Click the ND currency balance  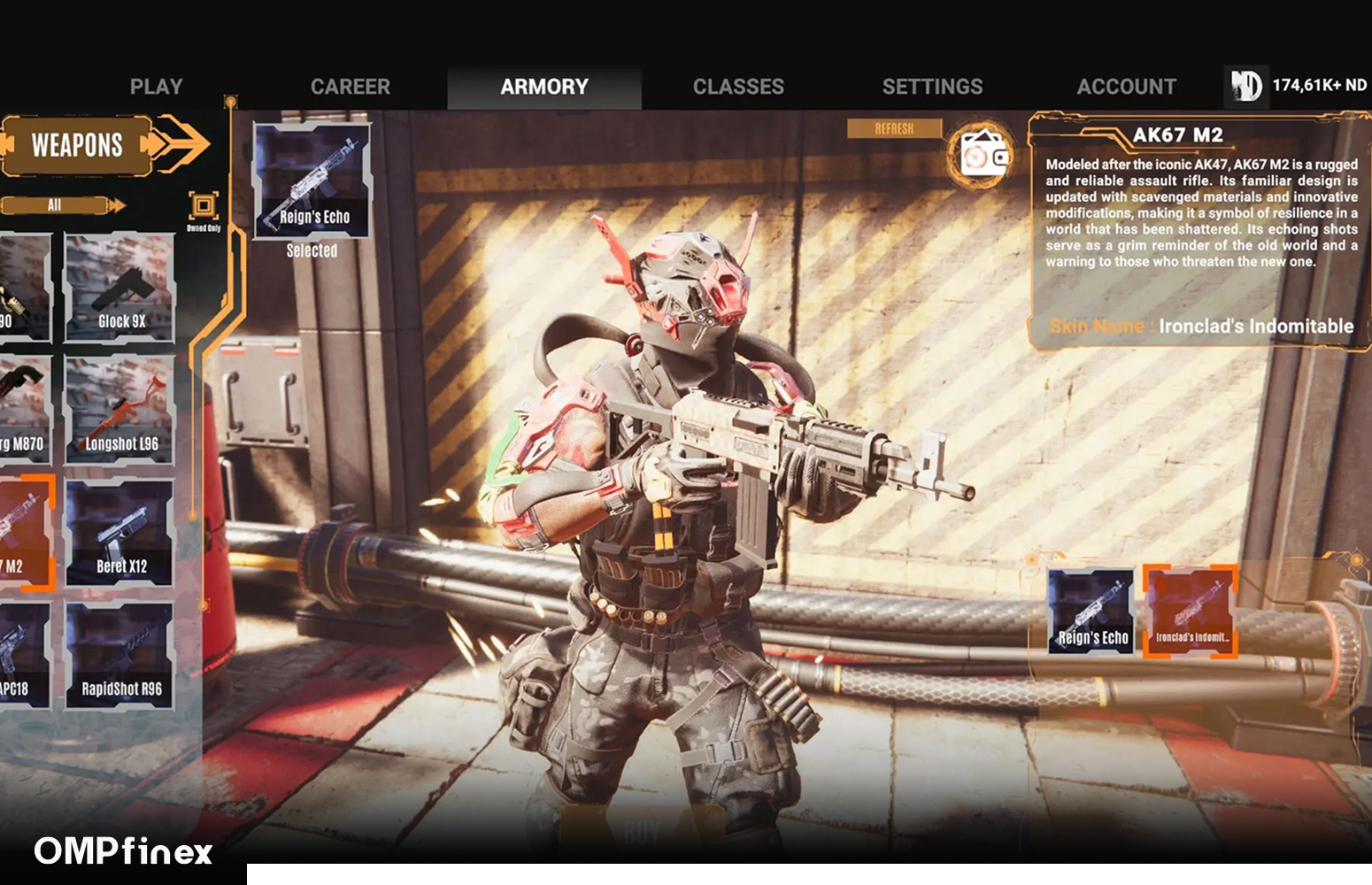coord(1299,86)
